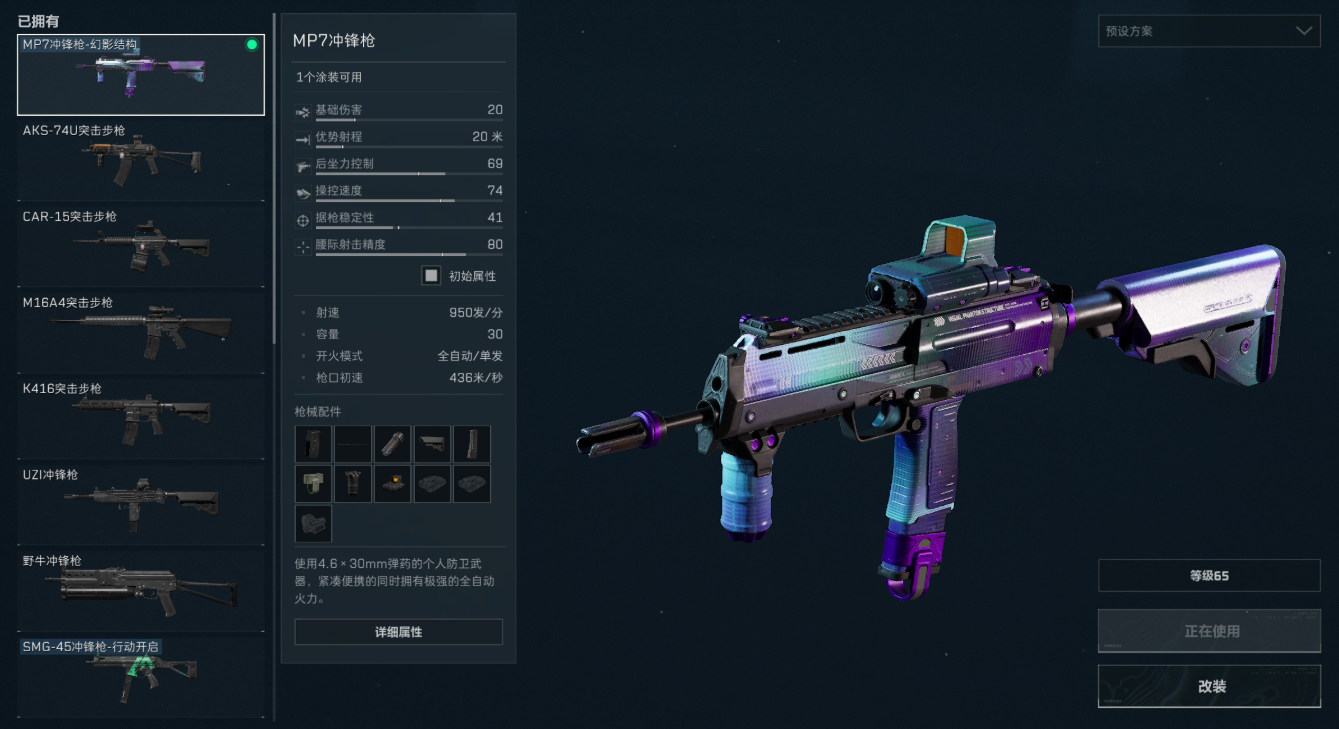Screen dimensions: 1339x729
Task: Click the grayed-out 正在使用 toggle button
Action: [x=1208, y=630]
